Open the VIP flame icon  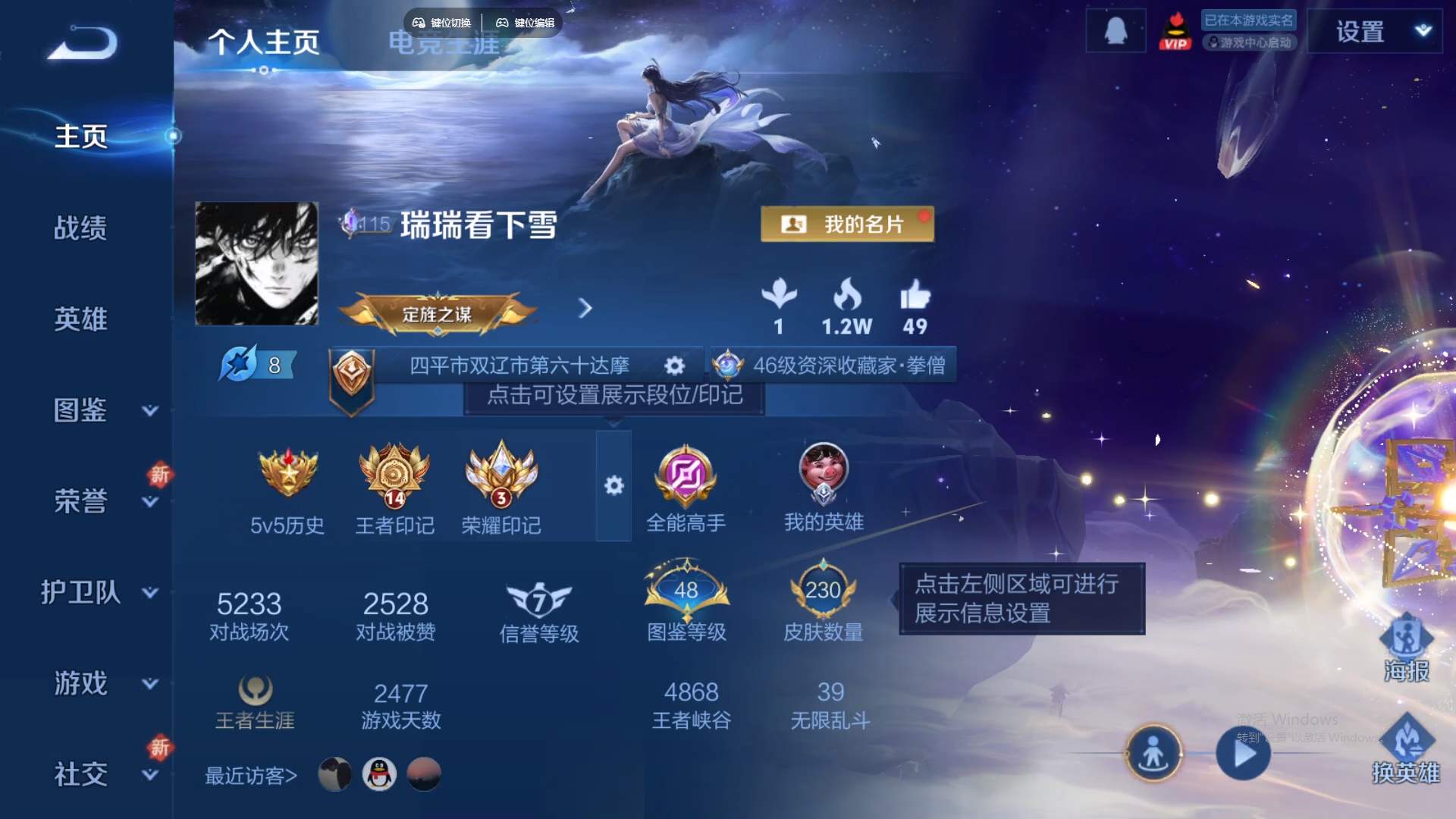(x=1175, y=30)
